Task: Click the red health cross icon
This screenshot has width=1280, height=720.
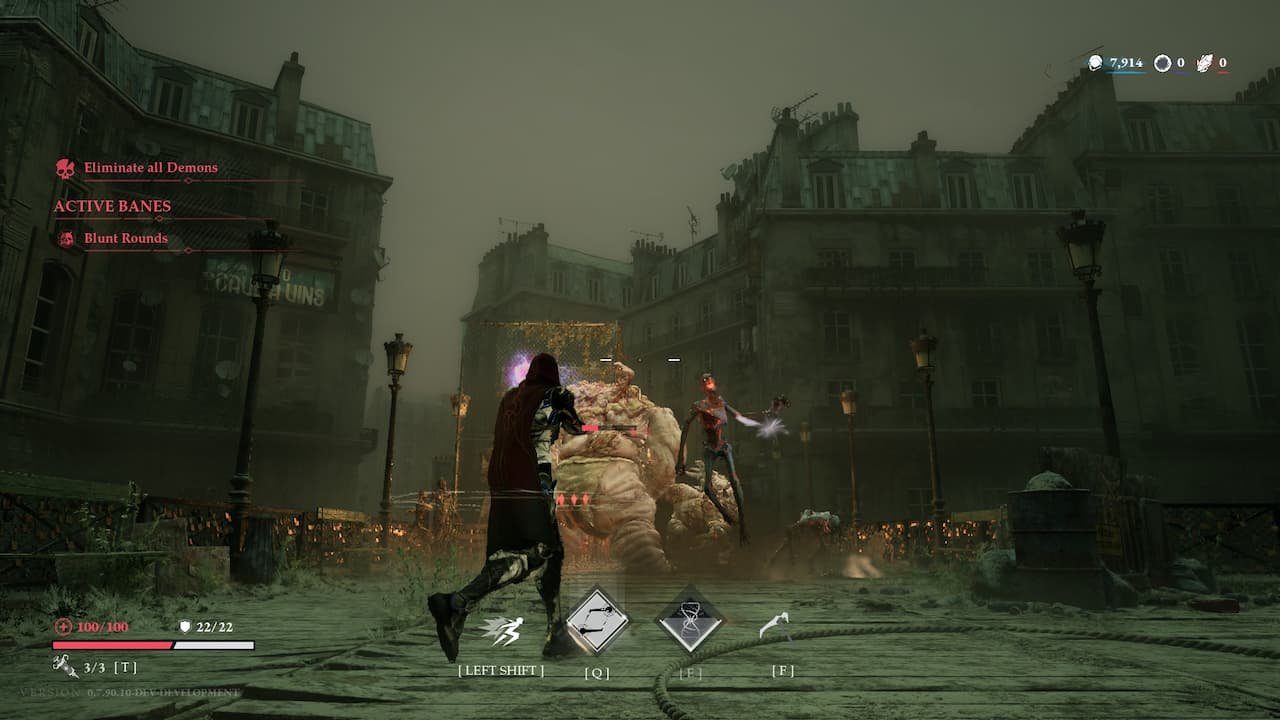Action: [x=63, y=627]
